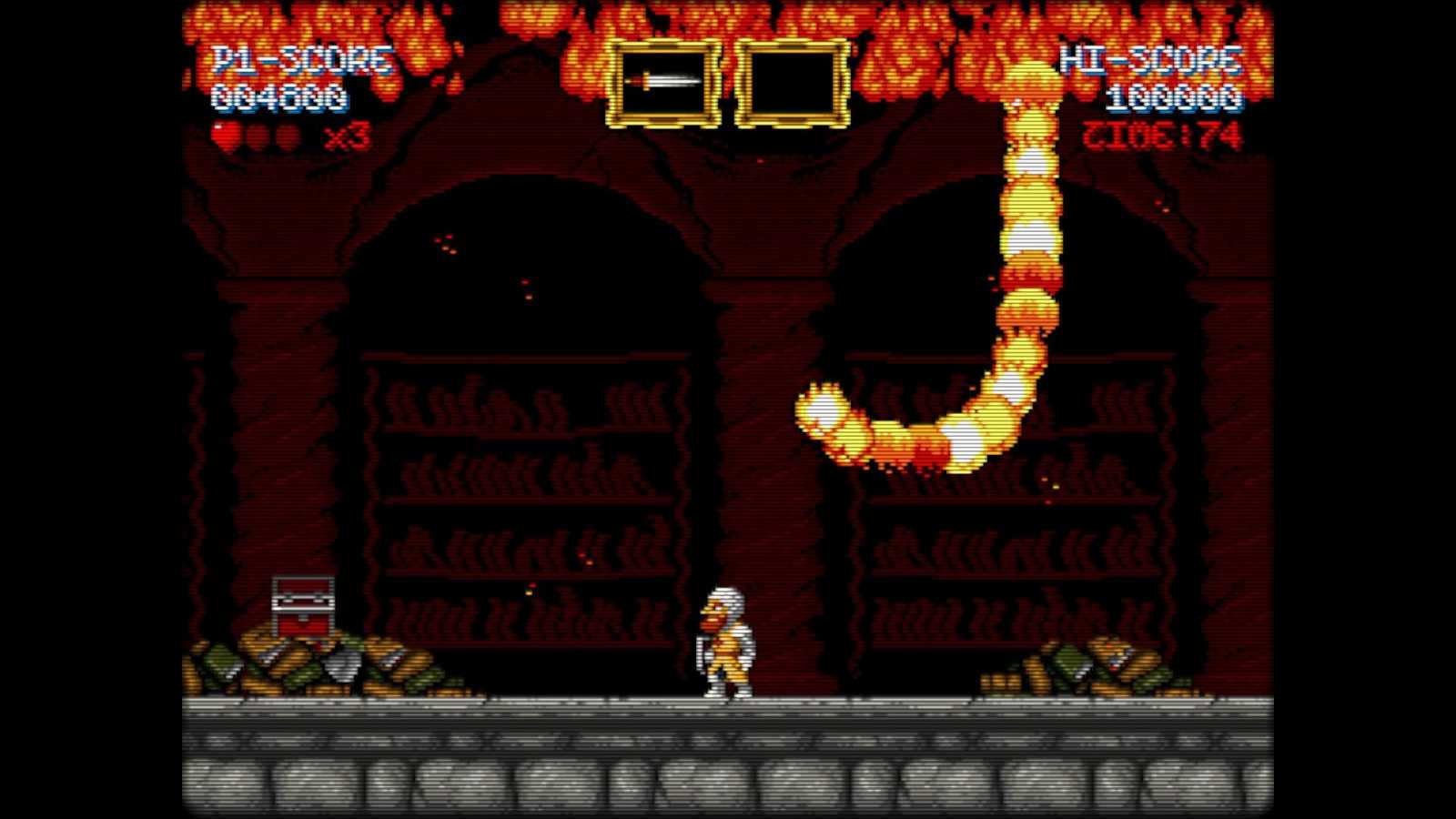Click the armored knight character

(726, 642)
